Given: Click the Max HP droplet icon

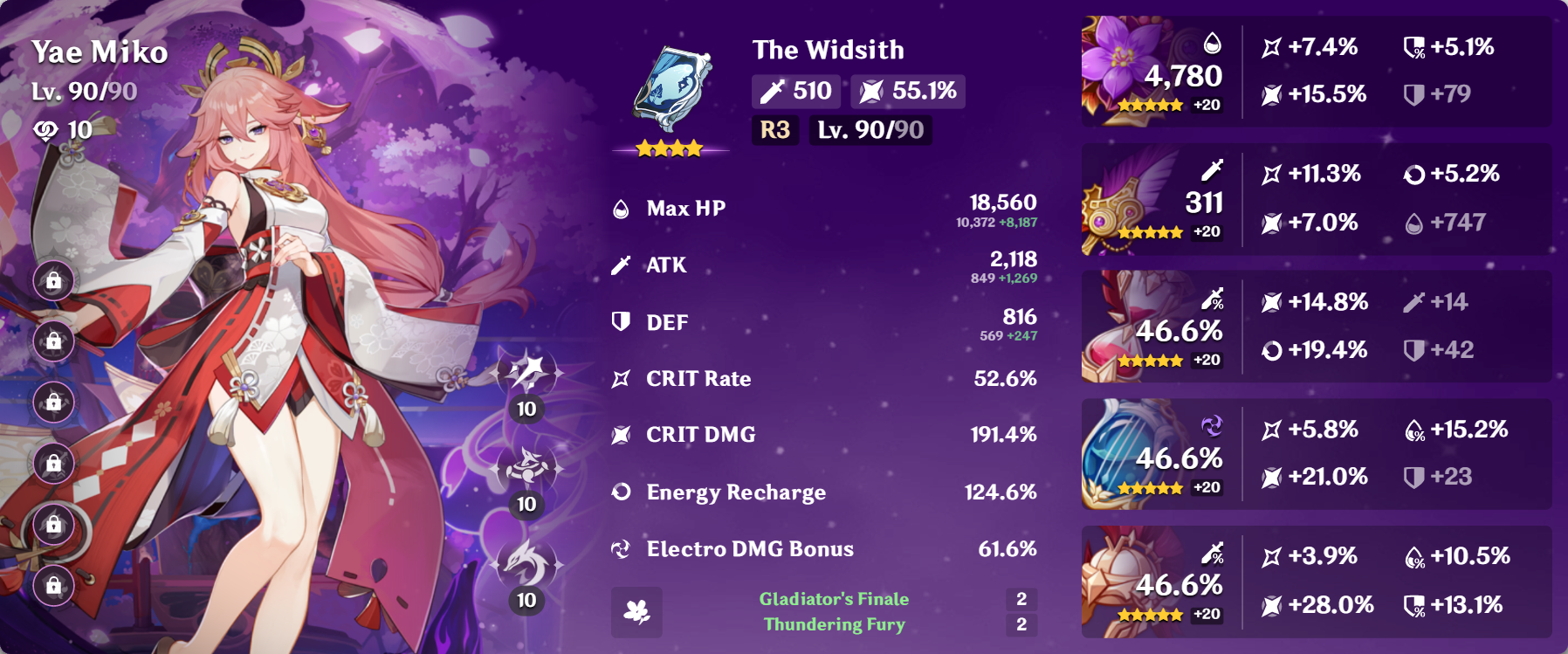Looking at the screenshot, I should point(621,208).
